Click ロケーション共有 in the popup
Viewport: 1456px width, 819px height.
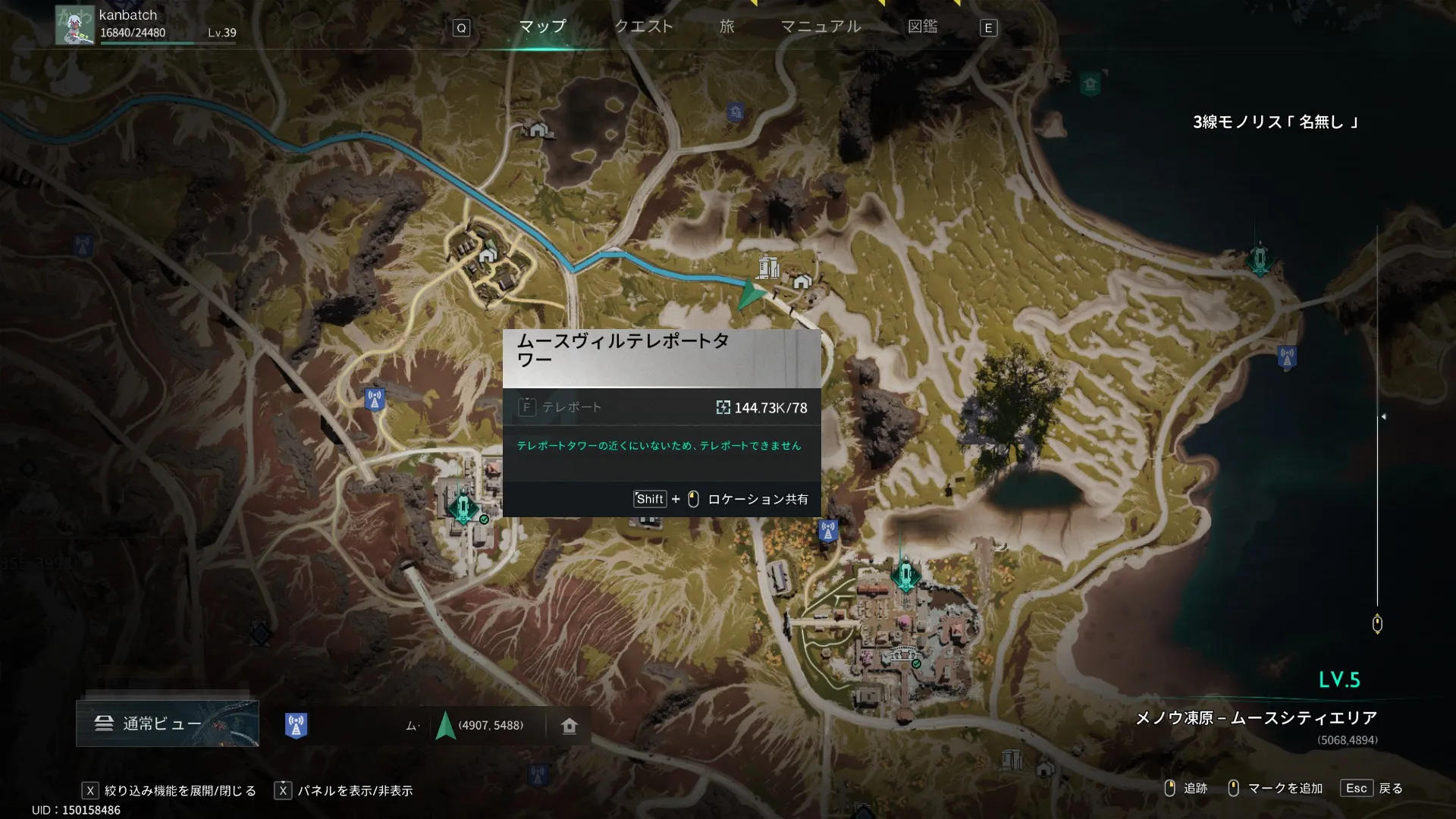click(x=757, y=499)
